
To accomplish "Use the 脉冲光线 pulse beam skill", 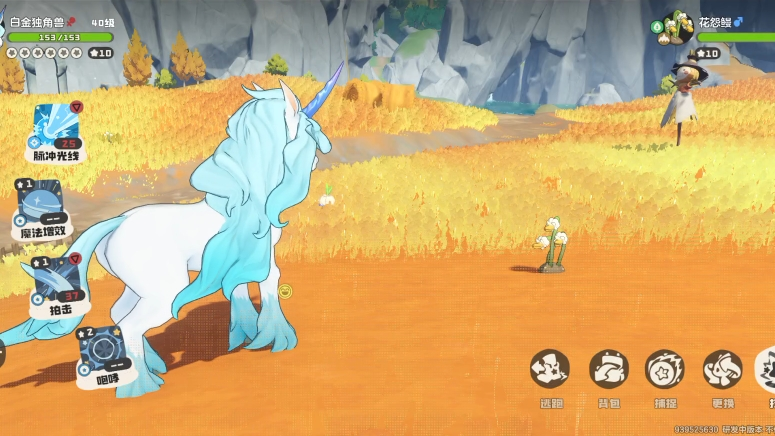I will pyautogui.click(x=55, y=128).
